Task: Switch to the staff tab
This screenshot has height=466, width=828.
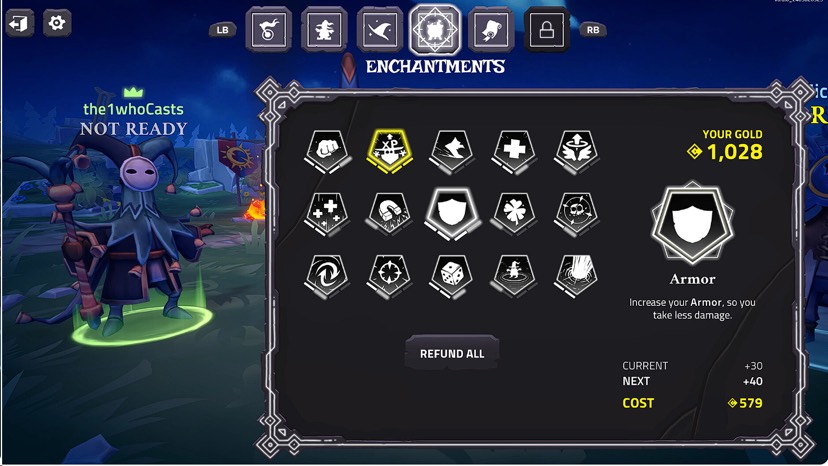Action: (270, 29)
